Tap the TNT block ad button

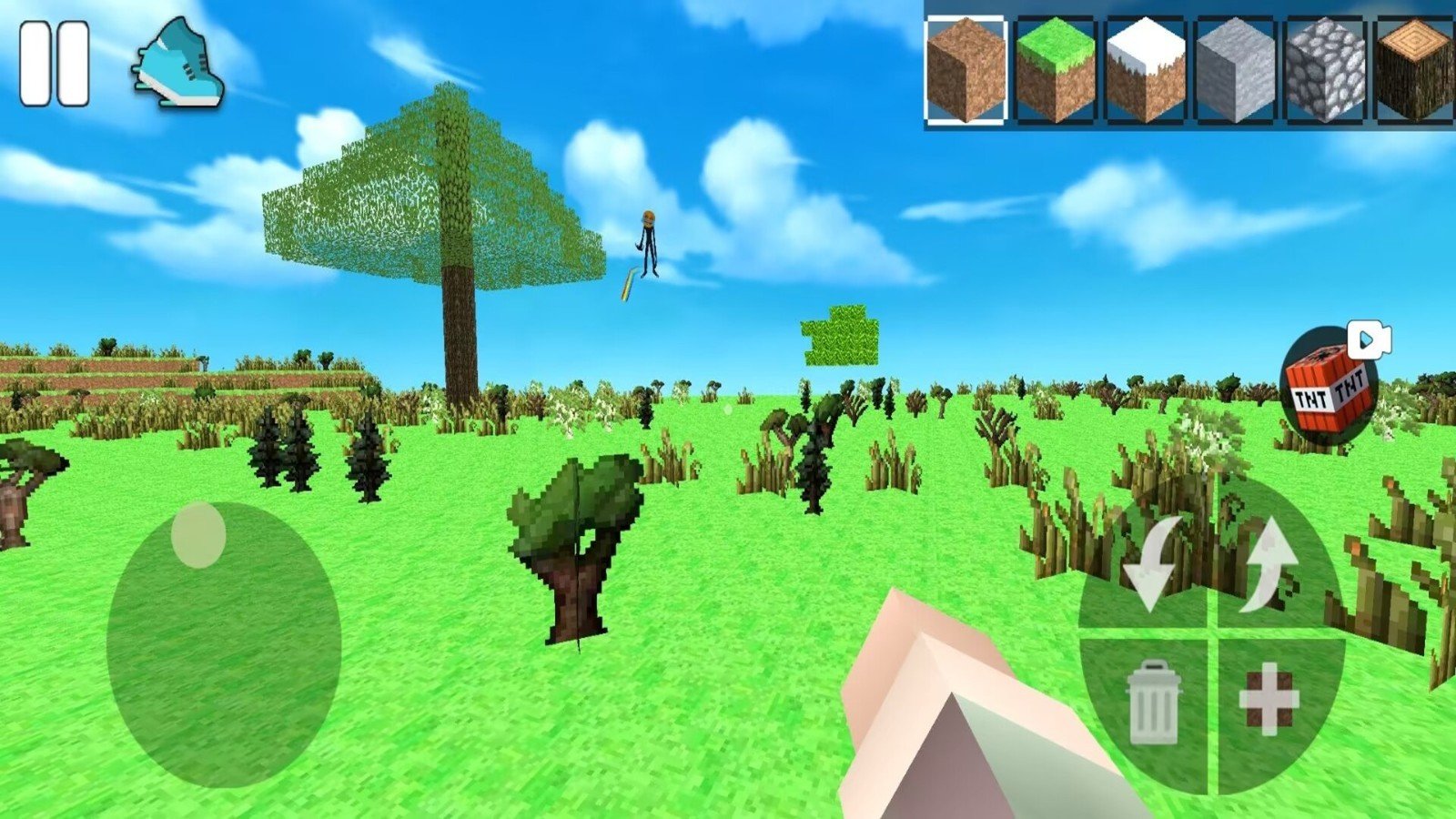tap(1329, 385)
